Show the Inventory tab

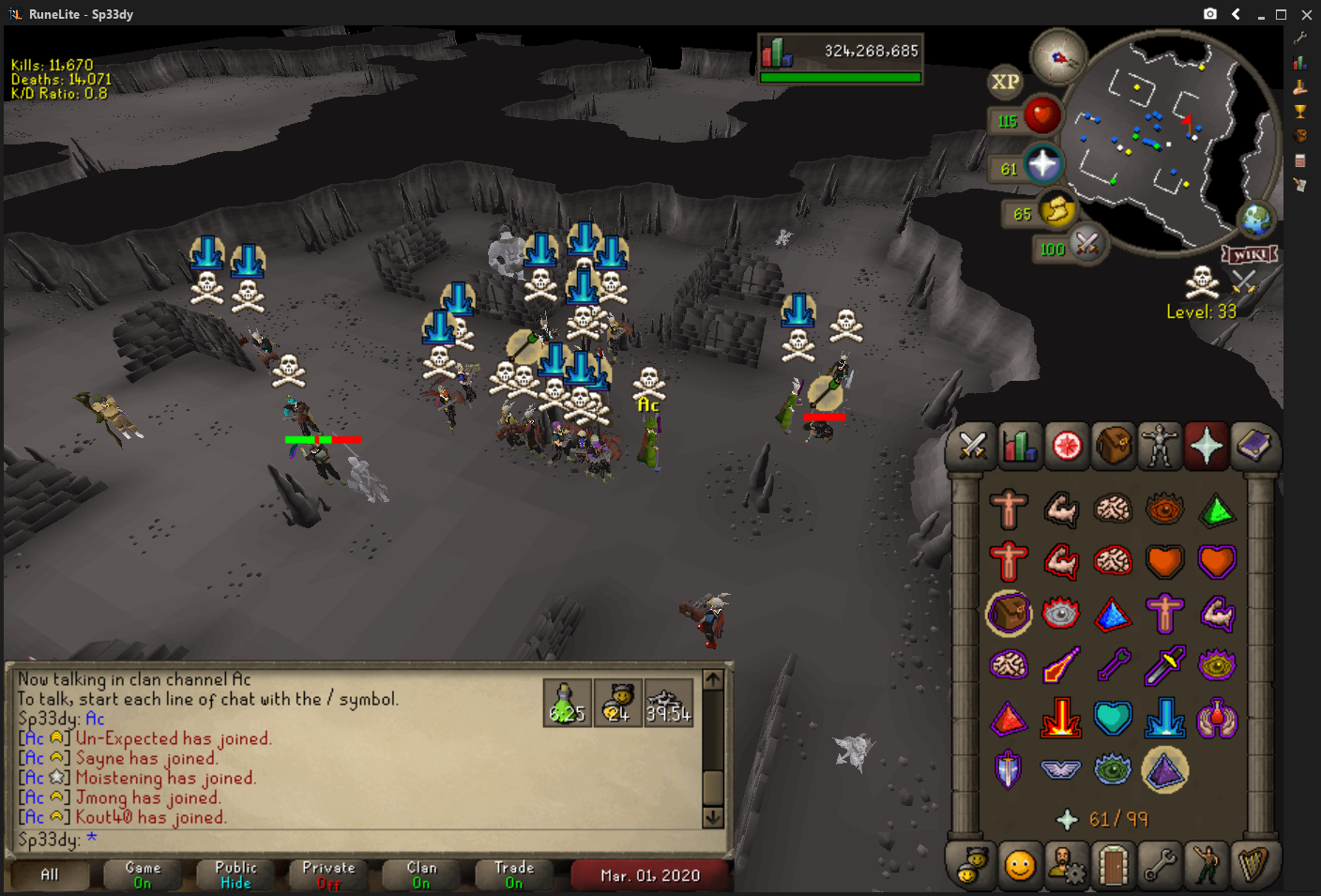(x=1114, y=447)
